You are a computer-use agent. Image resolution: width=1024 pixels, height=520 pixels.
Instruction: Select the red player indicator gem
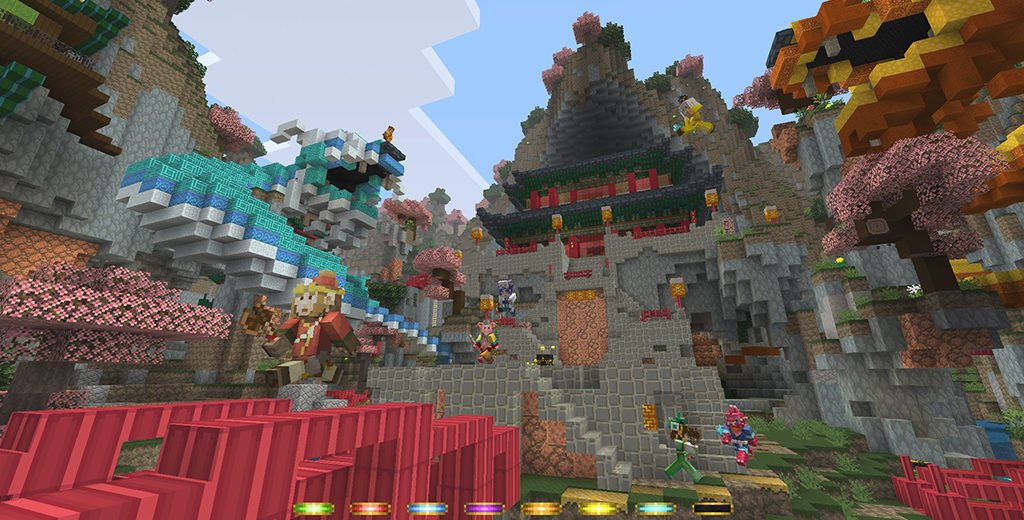369,508
